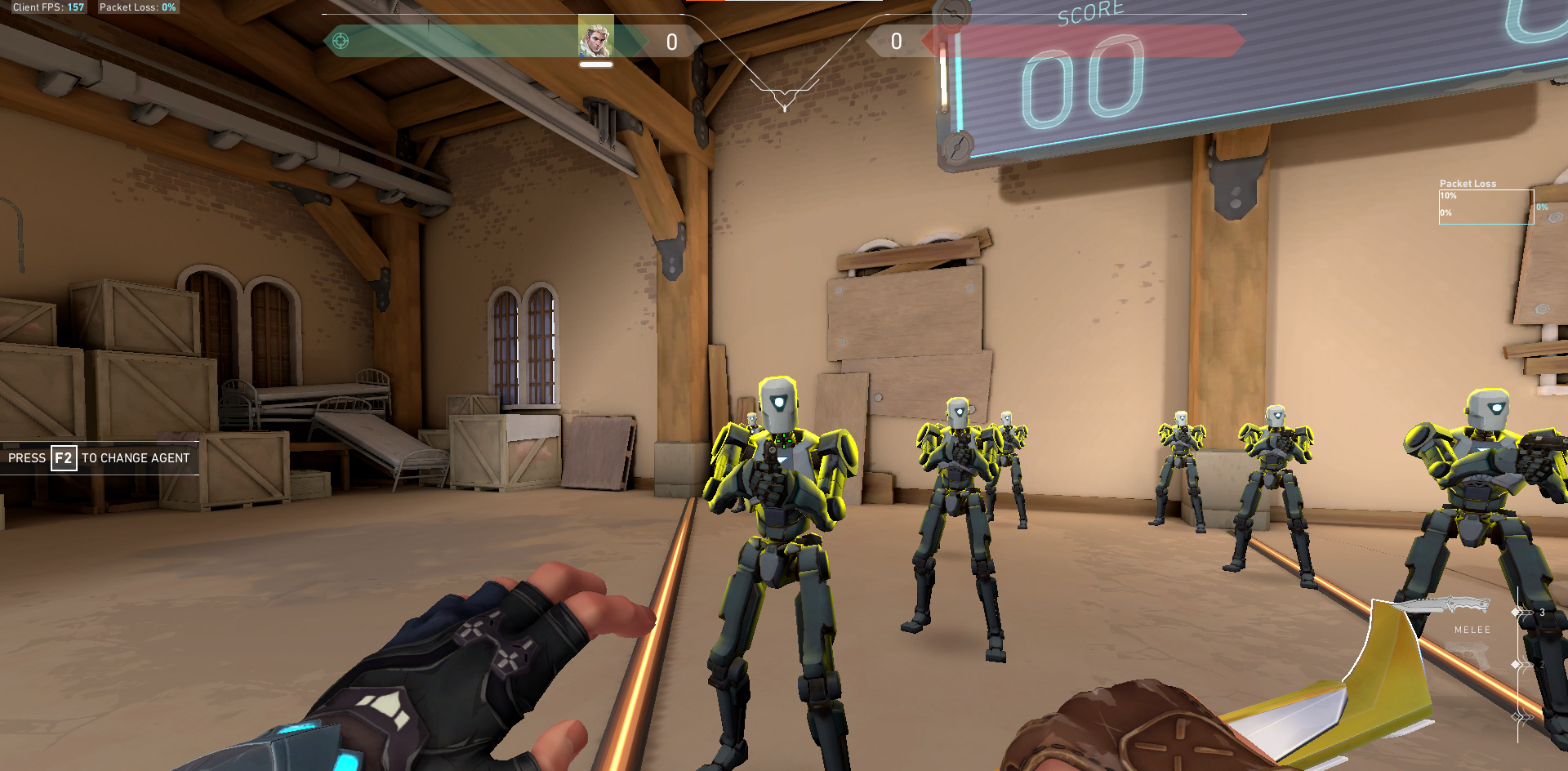Select the diamond marker next to weapon slot 2
The width and height of the screenshot is (1568, 771).
click(1515, 664)
